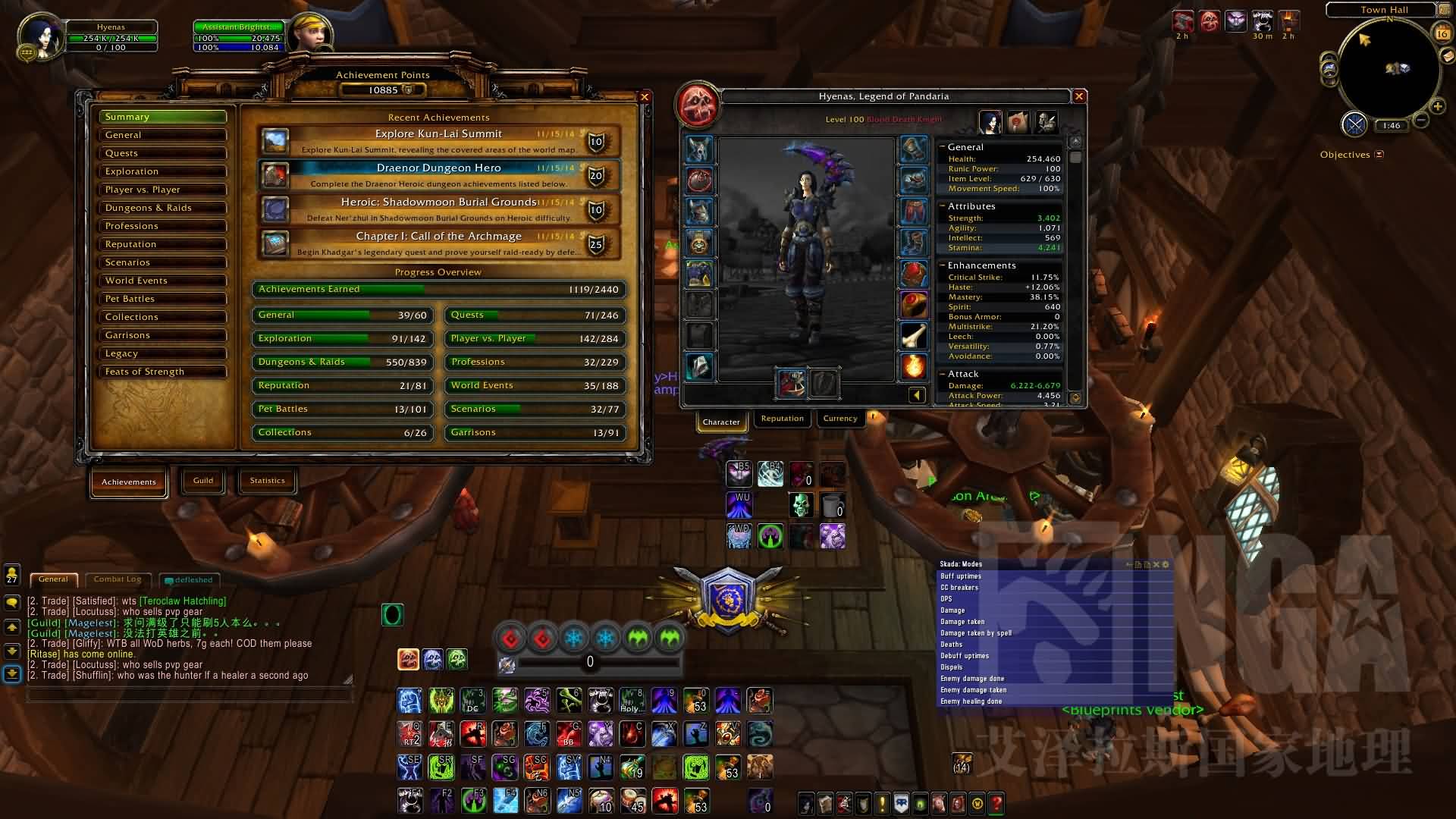
Task: Open the Currency tab
Action: (840, 419)
